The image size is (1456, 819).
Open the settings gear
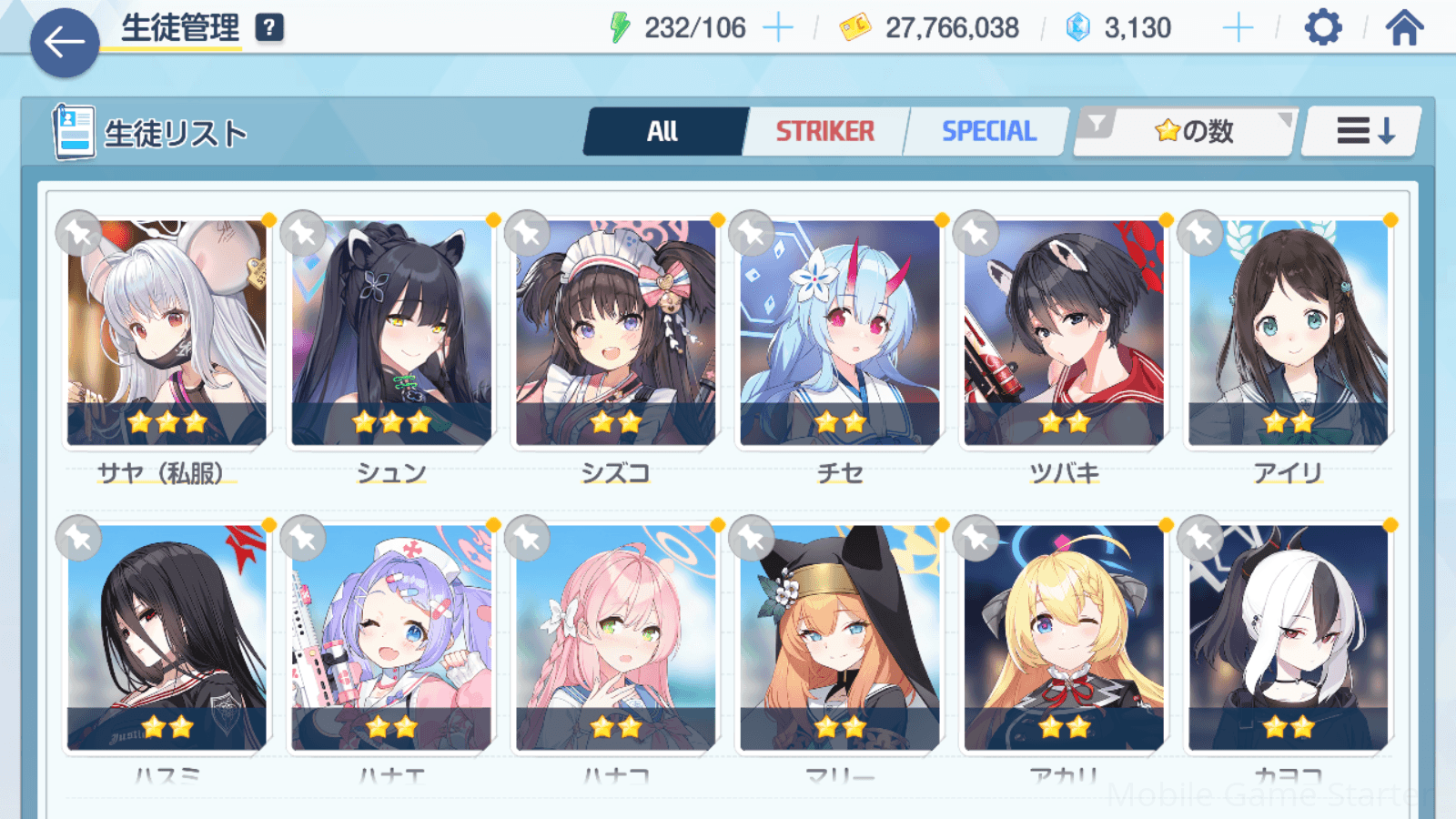[1322, 28]
